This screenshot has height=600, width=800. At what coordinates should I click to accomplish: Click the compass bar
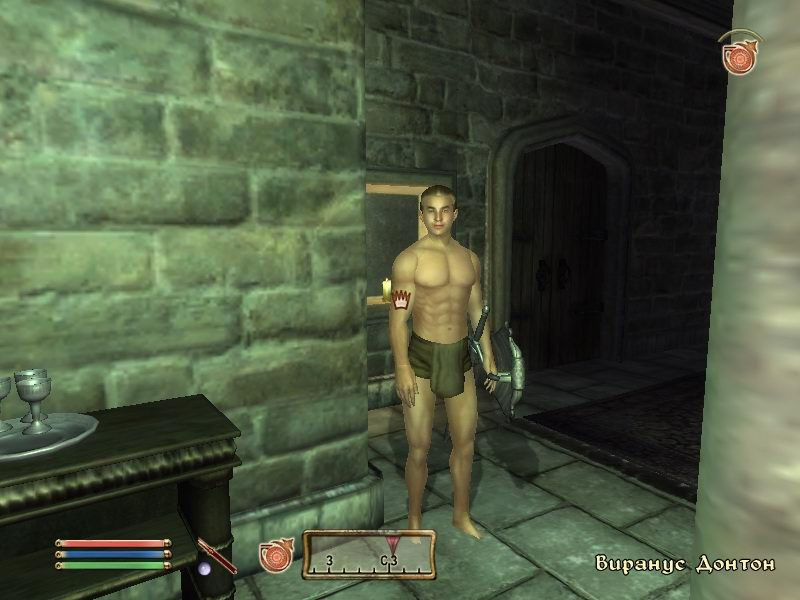[369, 553]
